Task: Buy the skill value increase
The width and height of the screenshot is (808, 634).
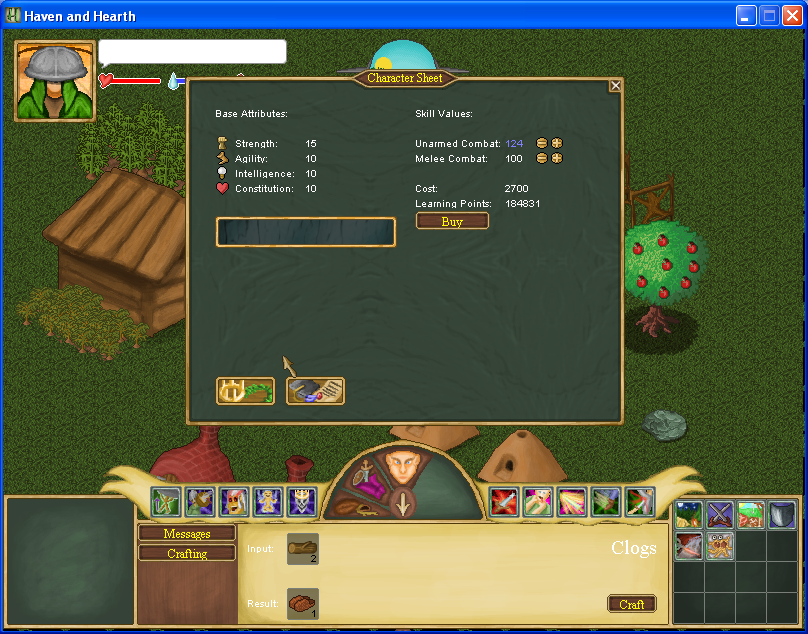Action: tap(452, 221)
